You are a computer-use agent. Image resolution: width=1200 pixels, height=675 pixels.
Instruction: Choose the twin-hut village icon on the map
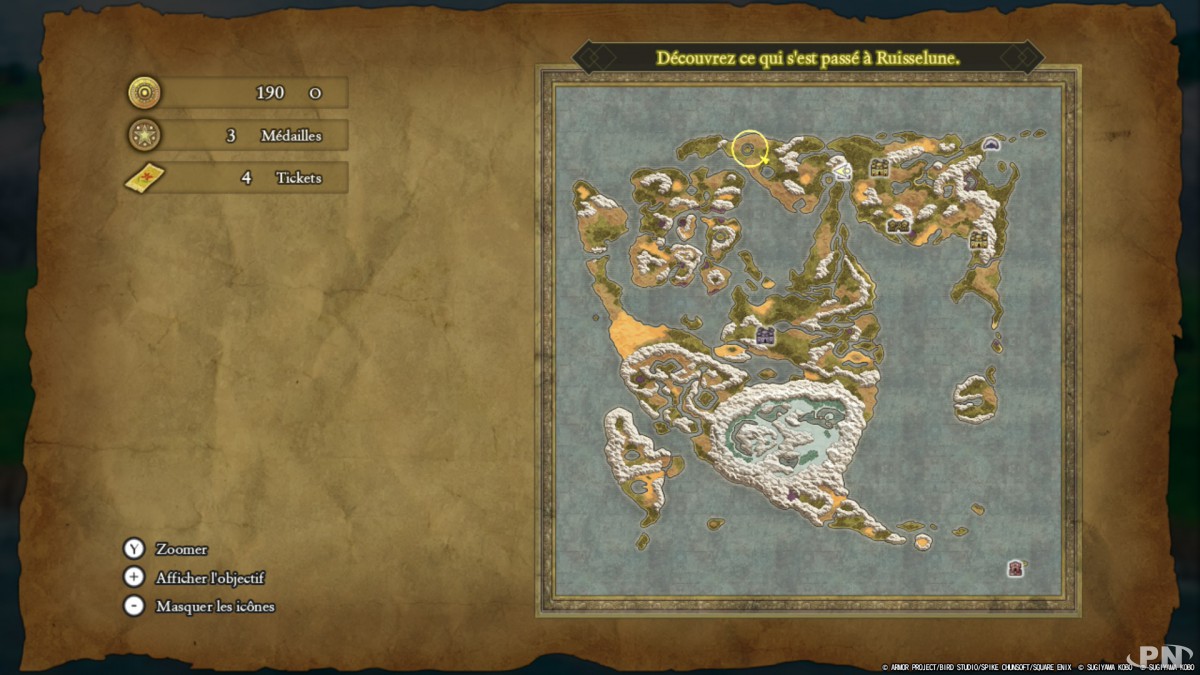click(898, 226)
